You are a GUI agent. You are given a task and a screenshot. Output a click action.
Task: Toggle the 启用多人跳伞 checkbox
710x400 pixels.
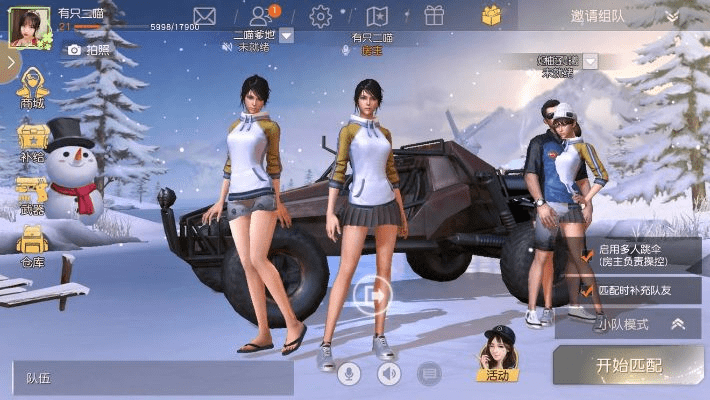(x=587, y=254)
